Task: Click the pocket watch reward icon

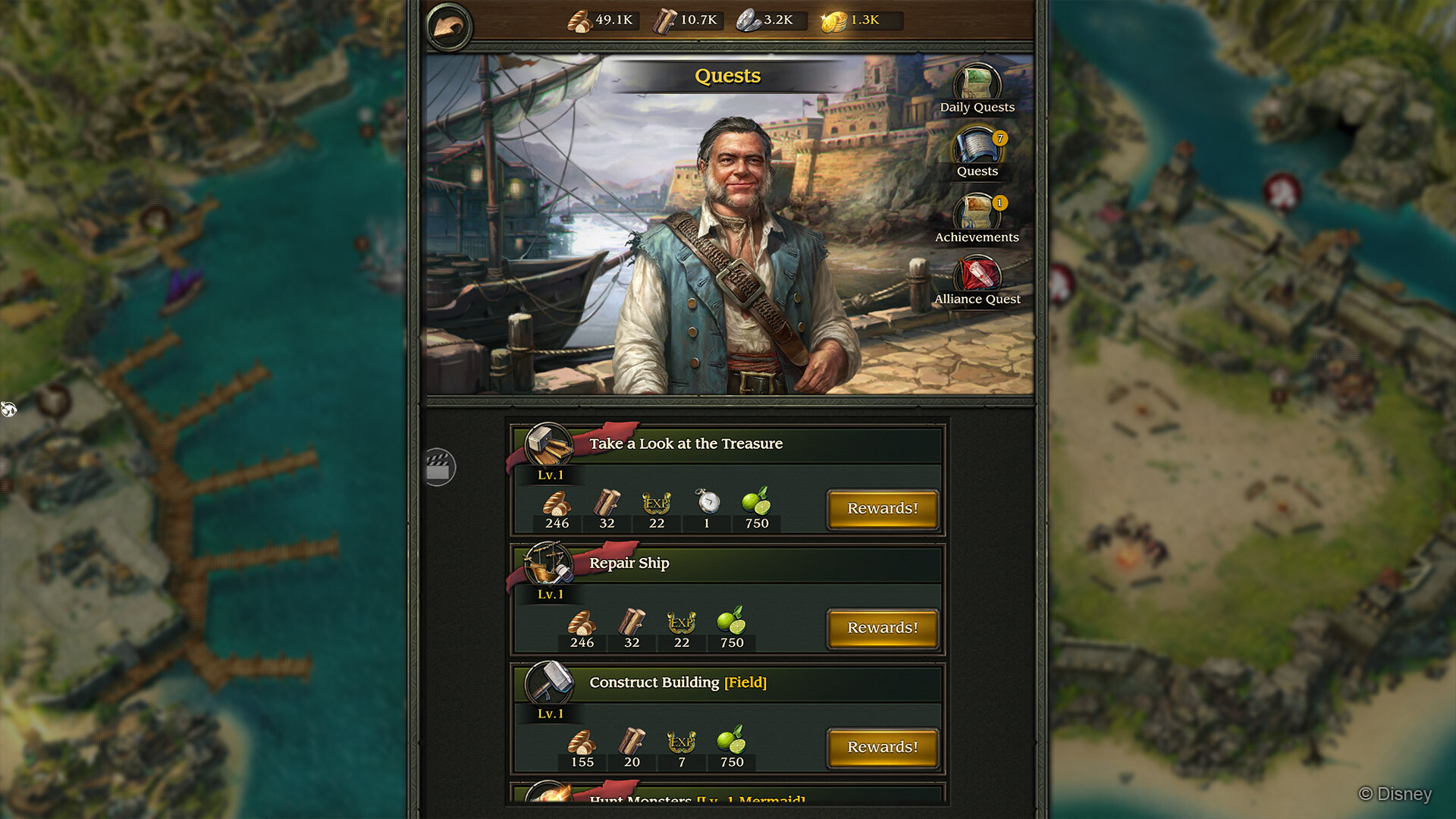Action: 706,502
